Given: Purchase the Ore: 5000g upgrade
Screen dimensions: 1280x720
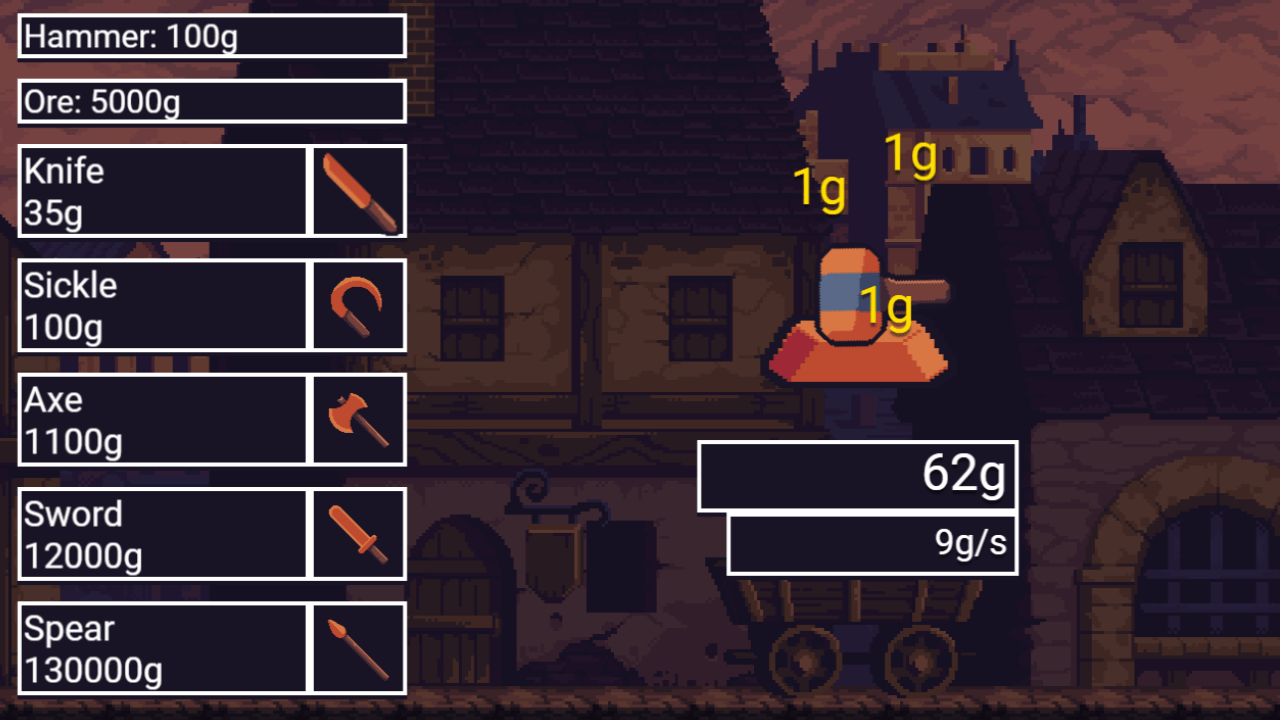Looking at the screenshot, I should coord(210,101).
